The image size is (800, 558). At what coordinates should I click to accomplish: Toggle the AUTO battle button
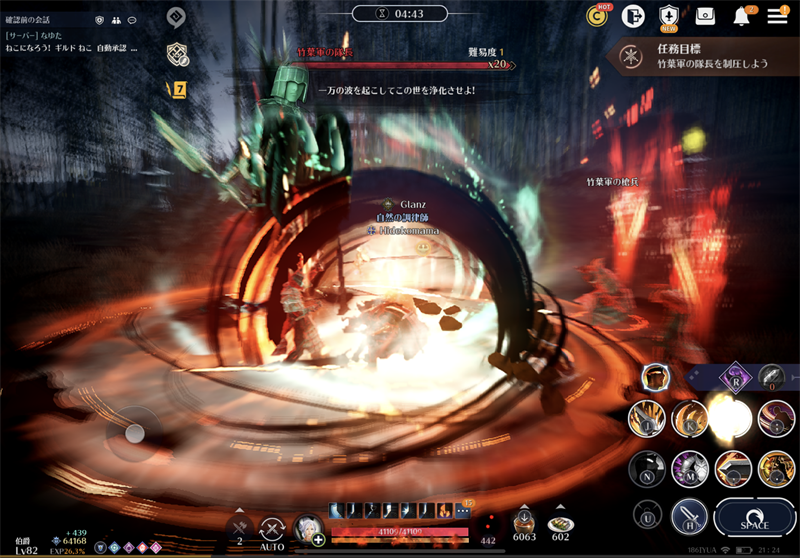(272, 525)
